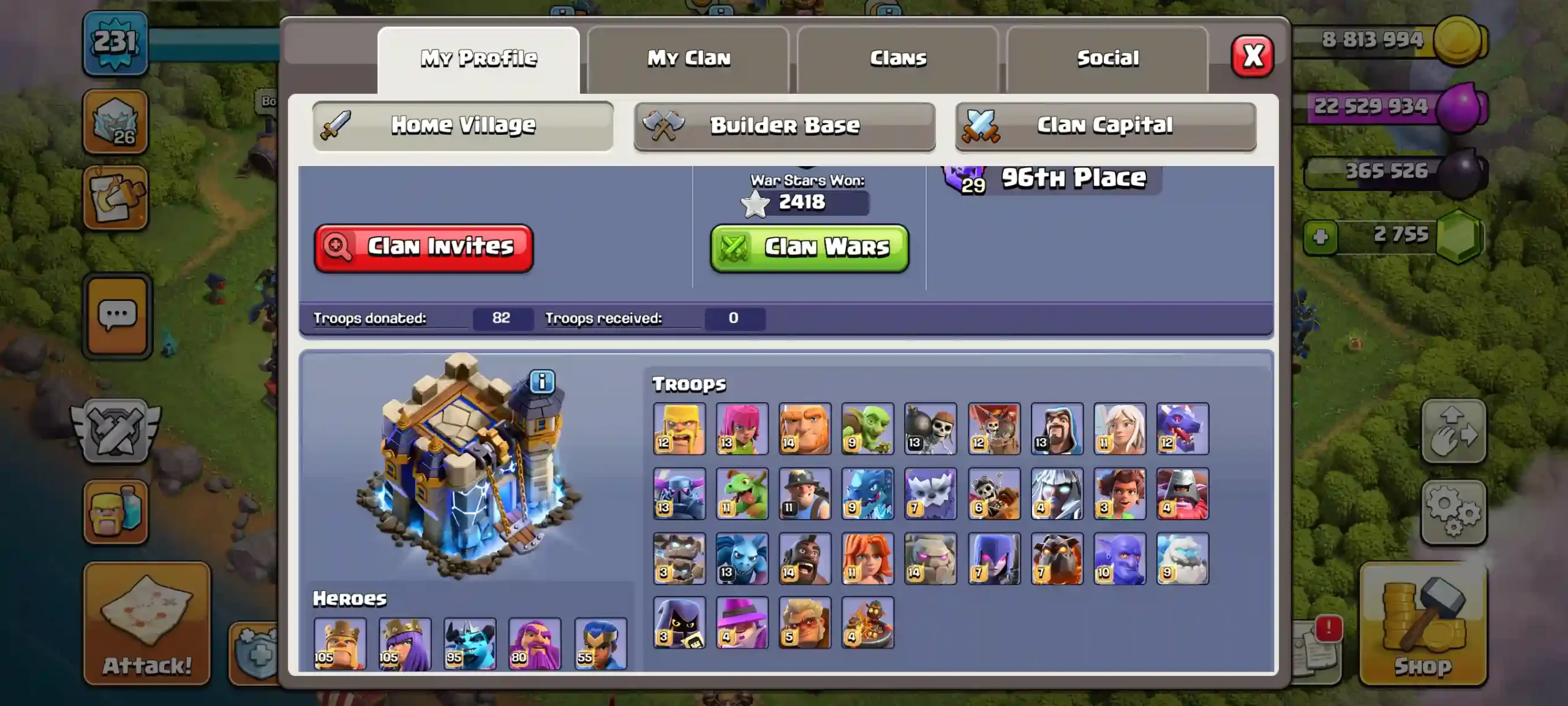
Task: Click the Town Hall info button
Action: coord(542,382)
